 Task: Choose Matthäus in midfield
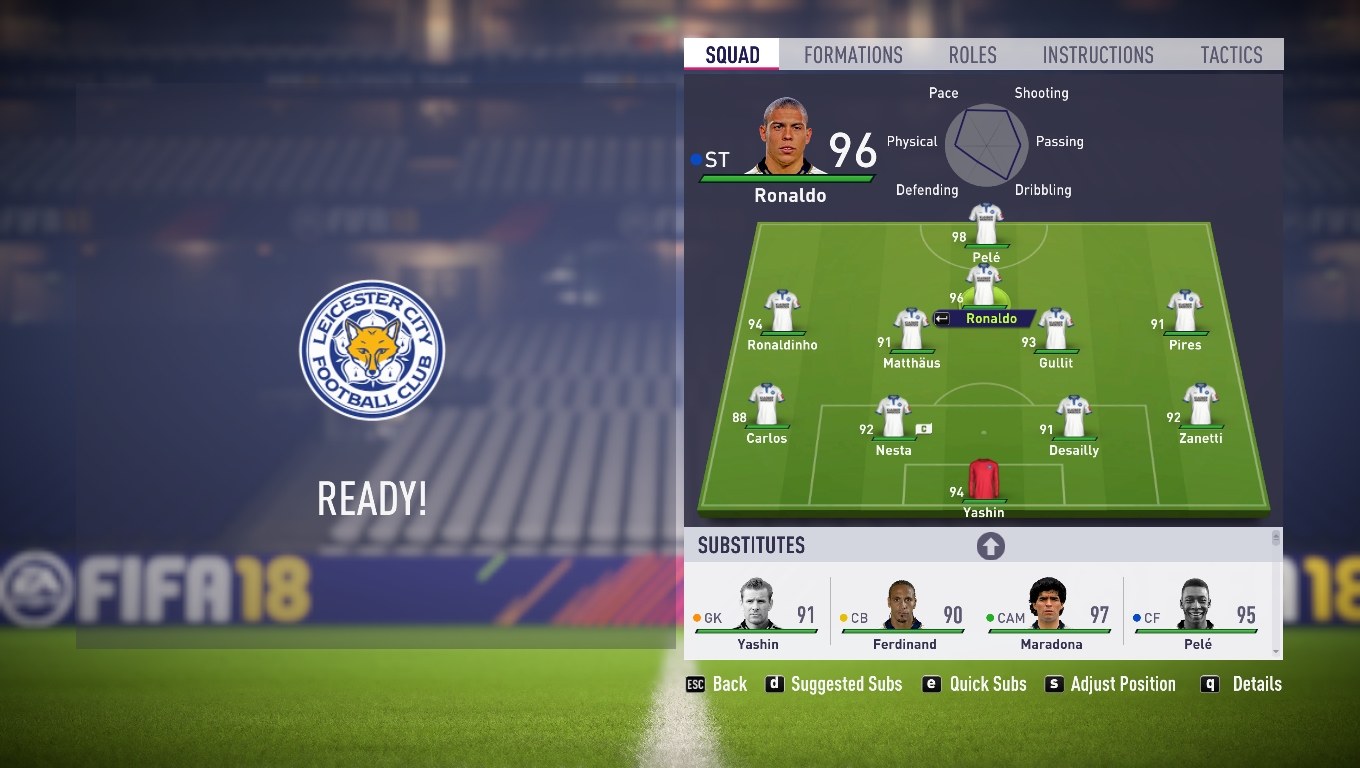[x=911, y=331]
